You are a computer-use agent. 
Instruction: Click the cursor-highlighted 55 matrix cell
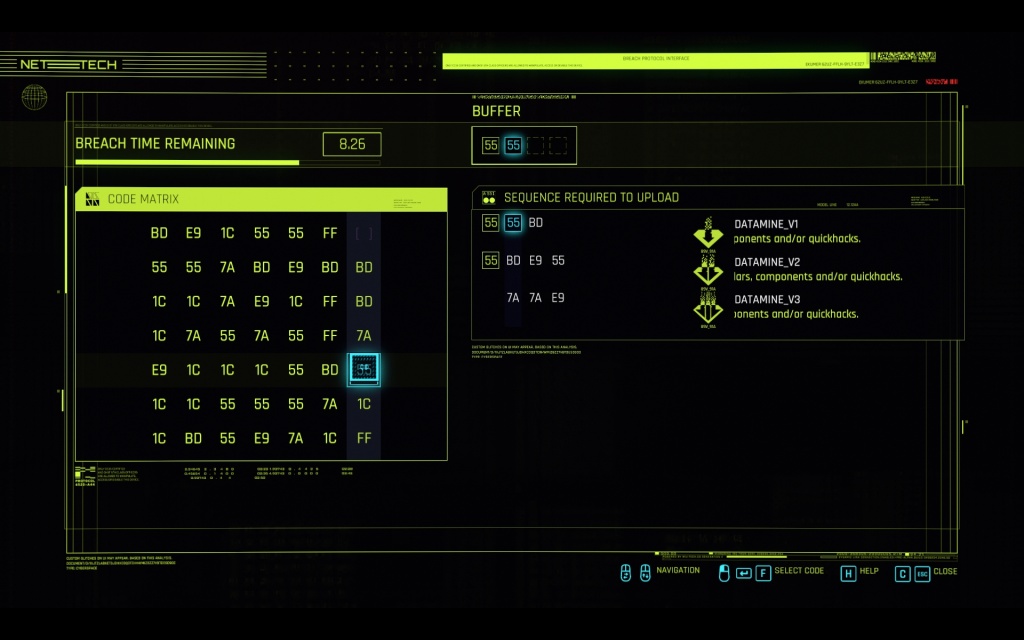click(x=364, y=370)
